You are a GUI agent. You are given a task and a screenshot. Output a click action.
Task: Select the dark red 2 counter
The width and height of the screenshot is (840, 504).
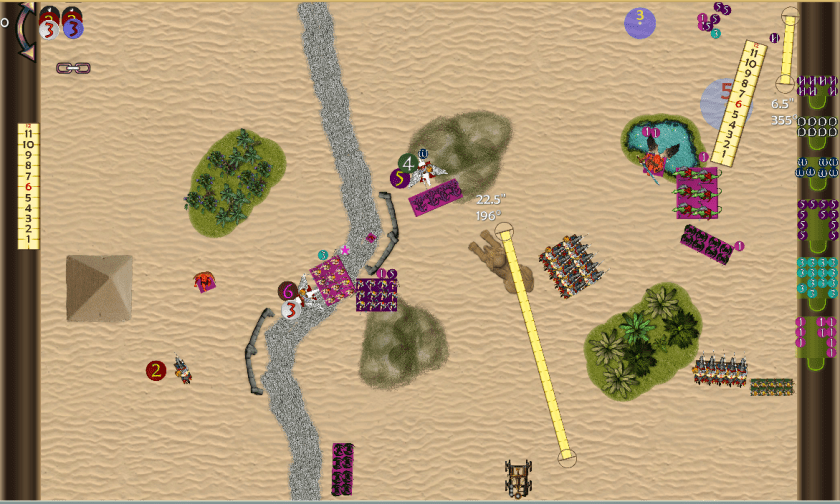coord(155,371)
